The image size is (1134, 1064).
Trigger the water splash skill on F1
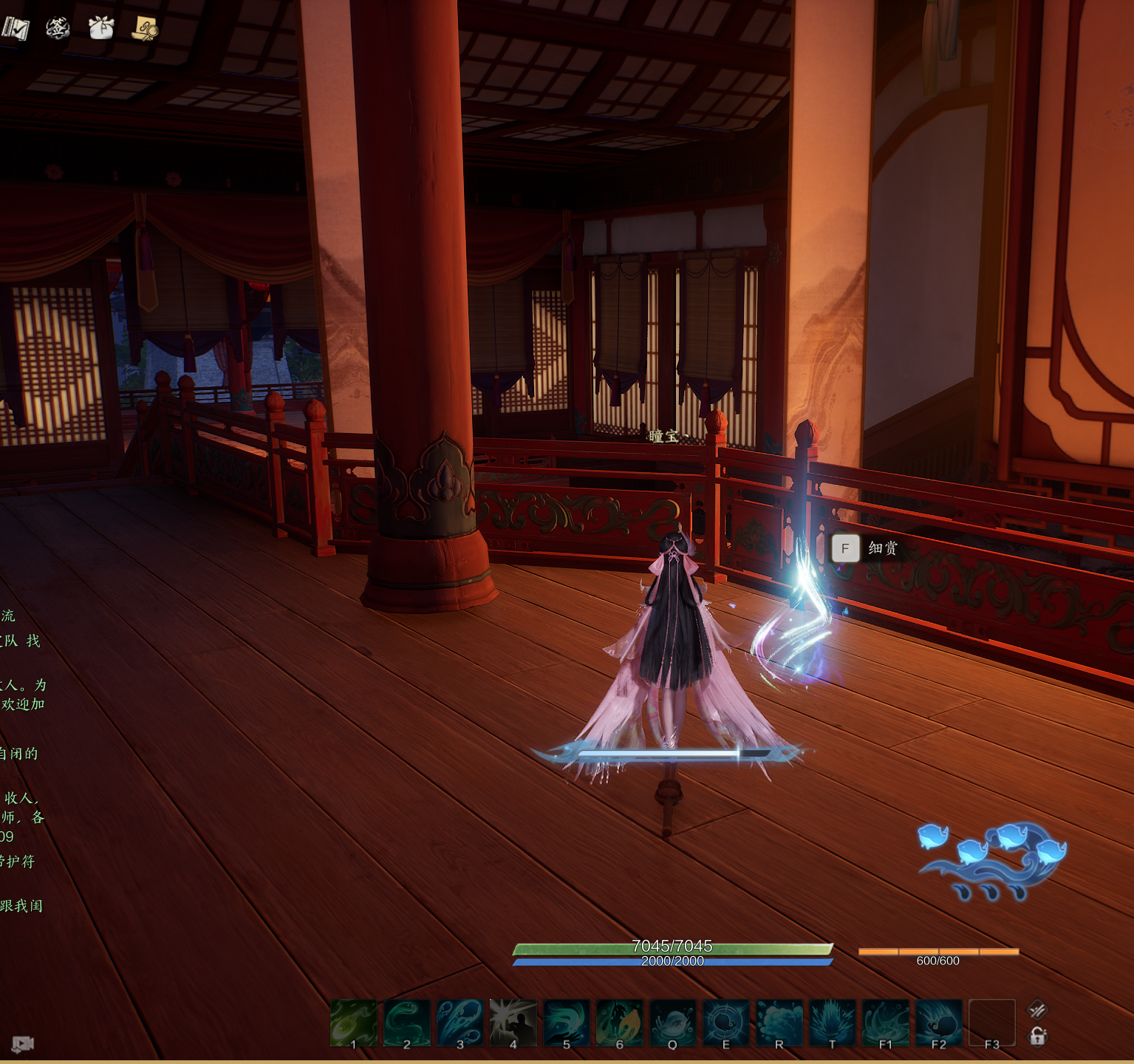pos(886,1023)
